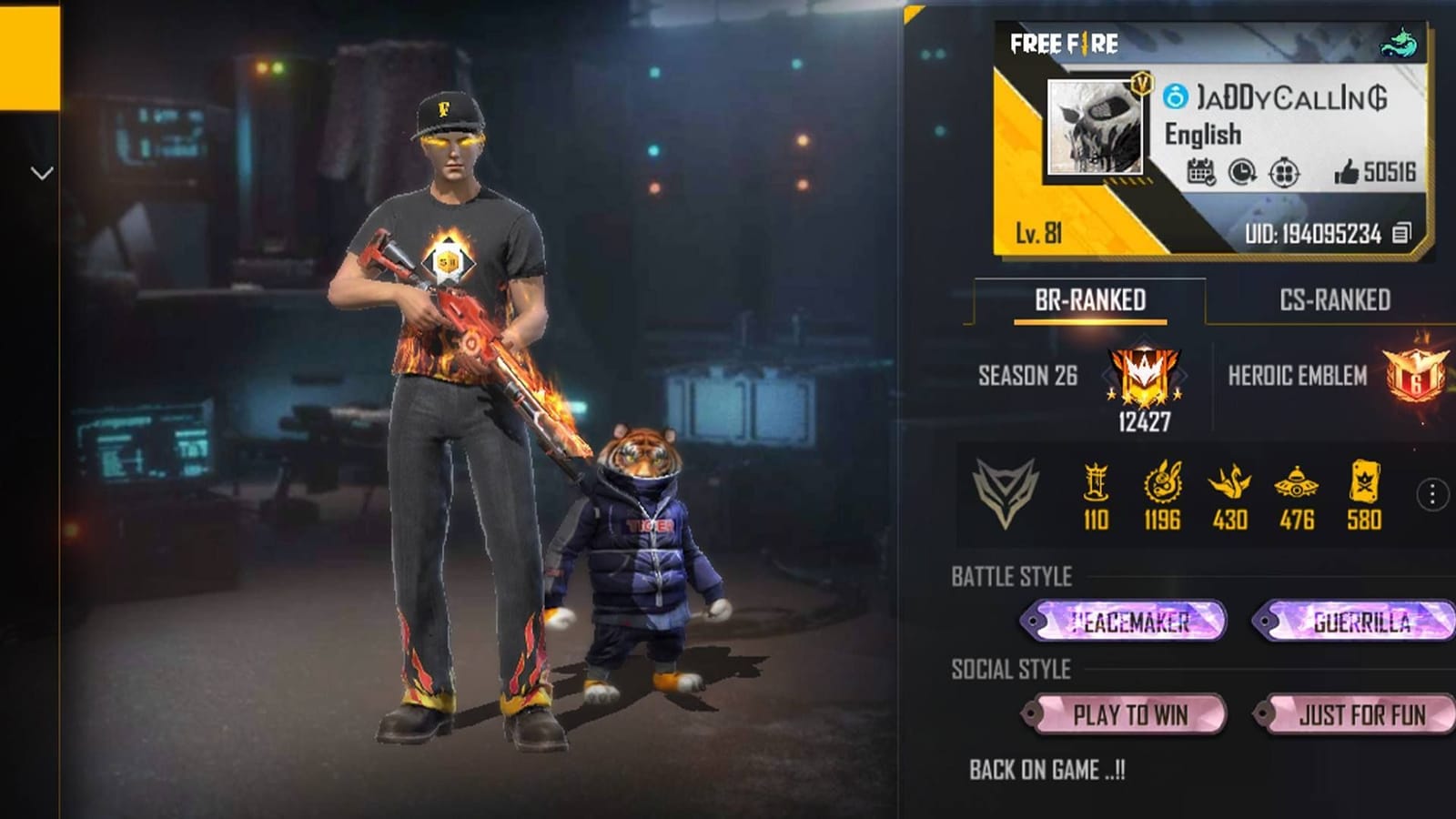Viewport: 1456px width, 819px height.
Task: Select the BR-RANKED tab
Action: 1092,298
